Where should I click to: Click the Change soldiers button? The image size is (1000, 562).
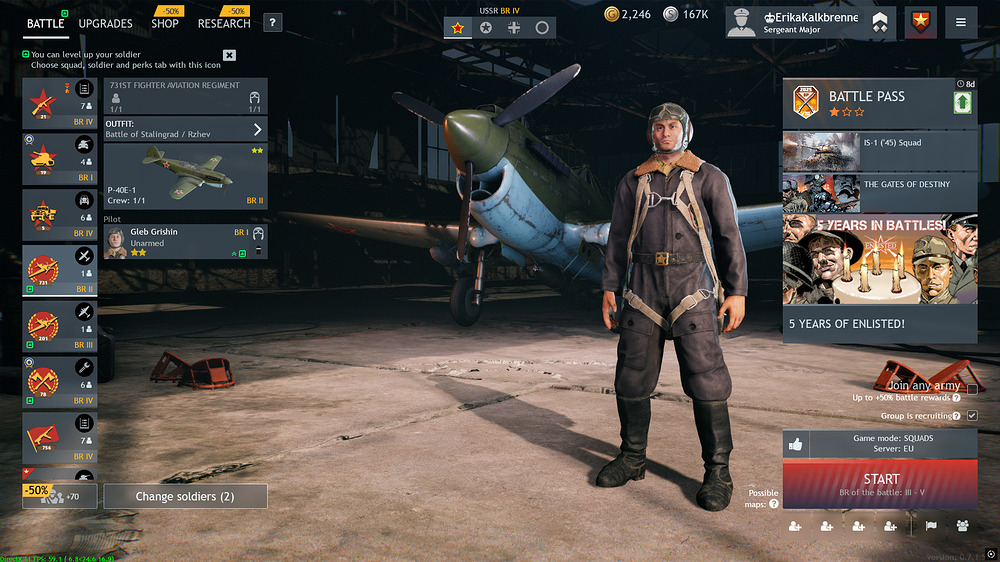(x=185, y=496)
